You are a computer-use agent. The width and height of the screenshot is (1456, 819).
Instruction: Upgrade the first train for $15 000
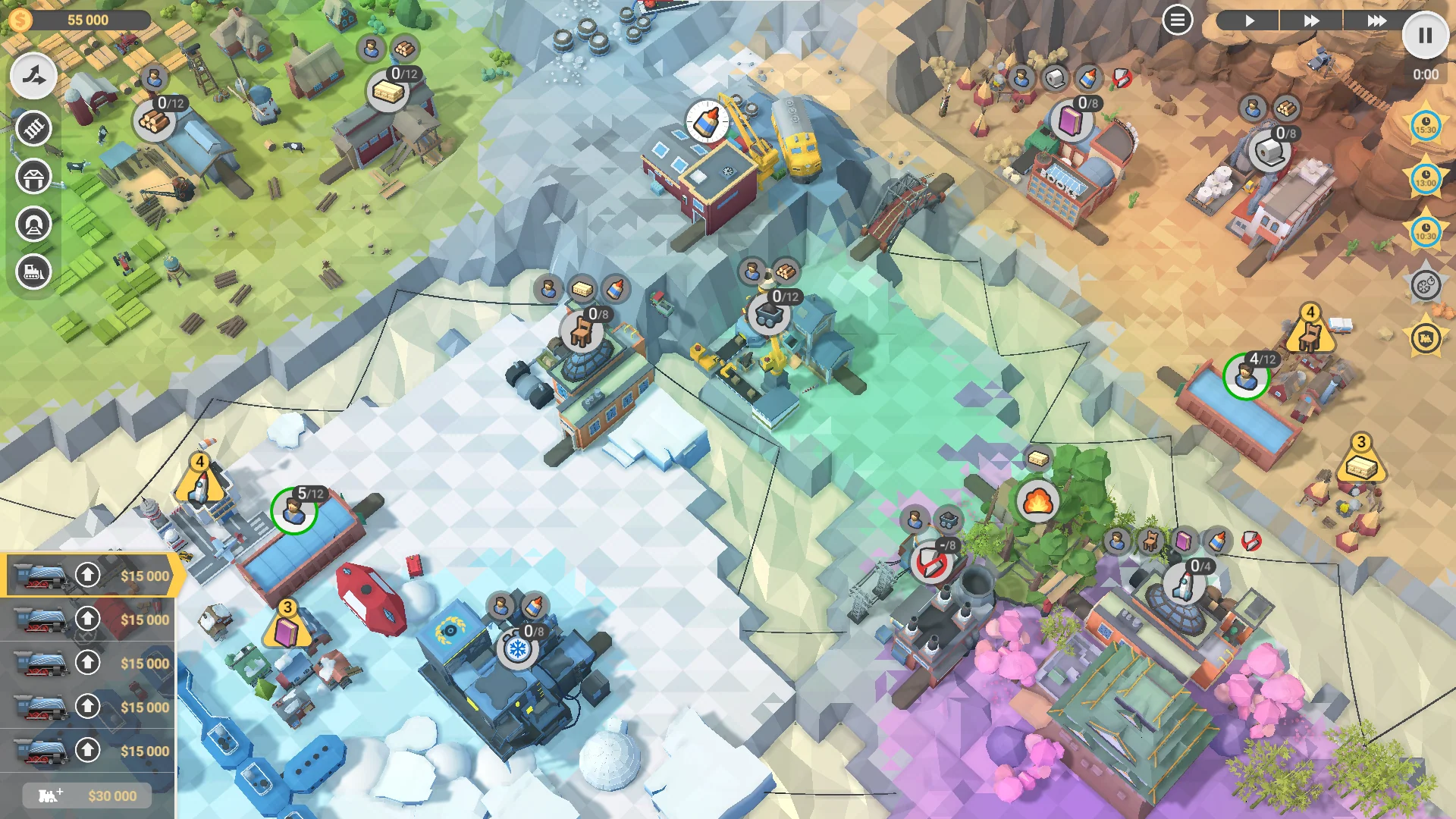[x=86, y=576]
